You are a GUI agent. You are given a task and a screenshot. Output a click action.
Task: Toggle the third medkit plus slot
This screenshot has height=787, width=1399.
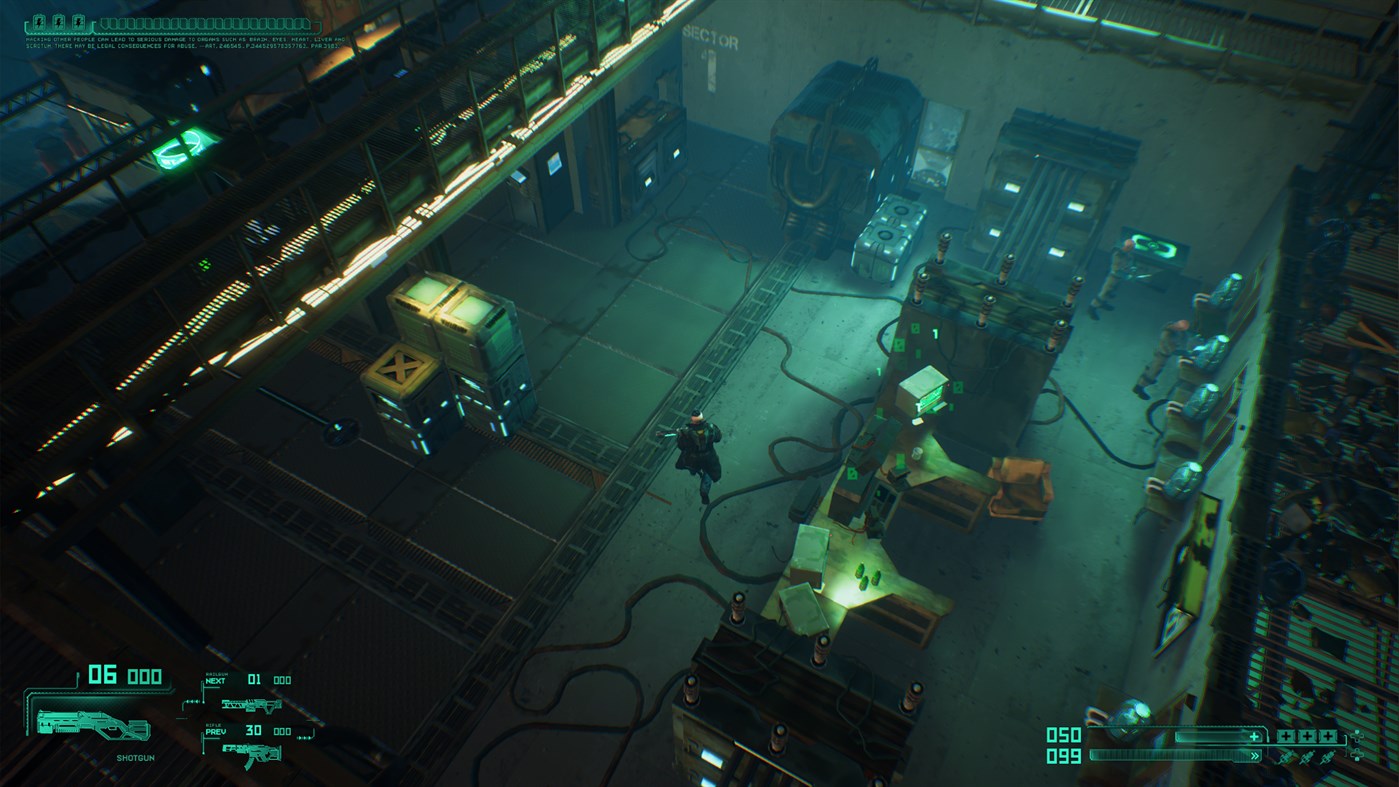(1327, 736)
